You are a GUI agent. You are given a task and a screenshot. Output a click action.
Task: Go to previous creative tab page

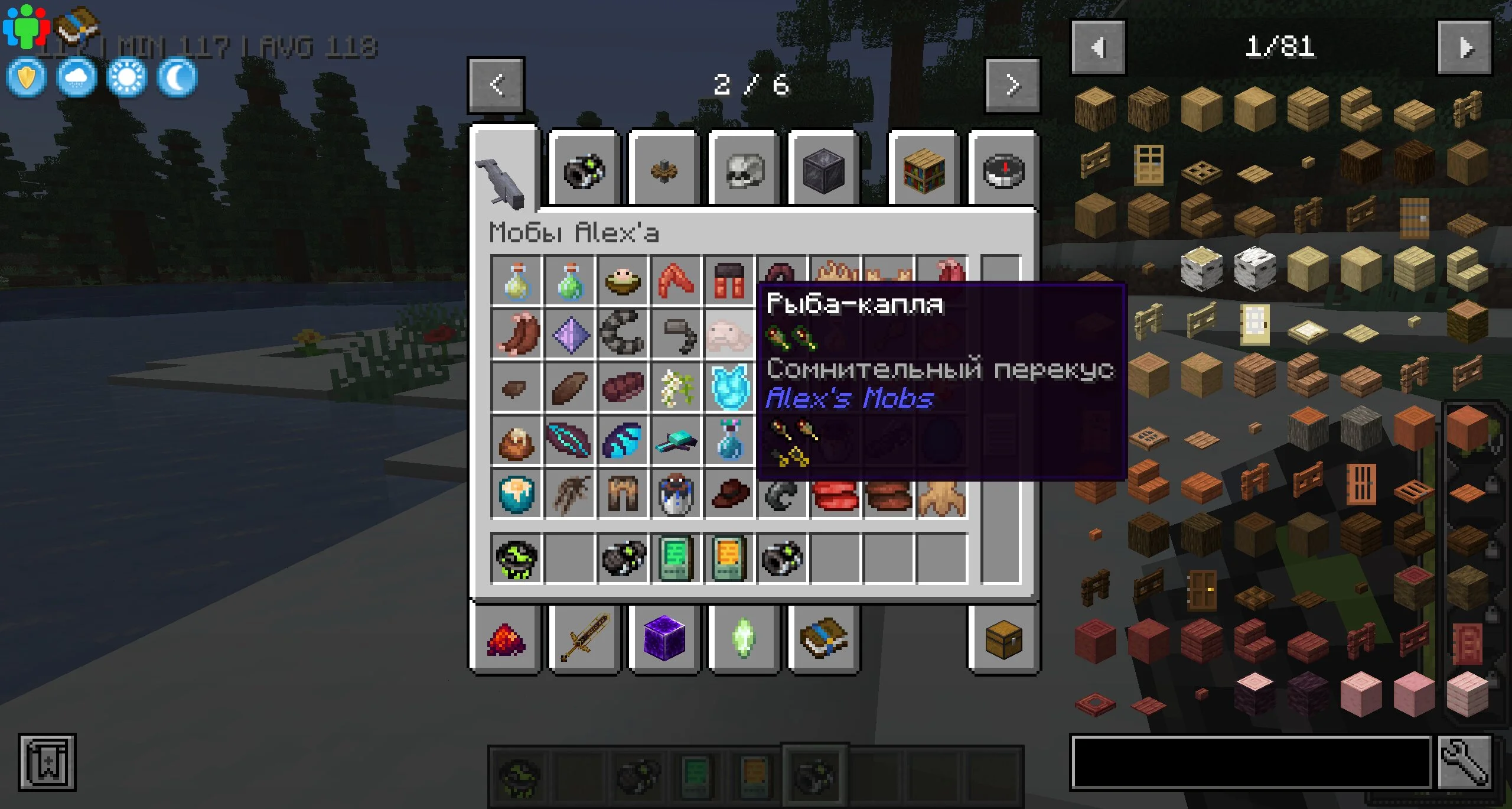click(496, 85)
